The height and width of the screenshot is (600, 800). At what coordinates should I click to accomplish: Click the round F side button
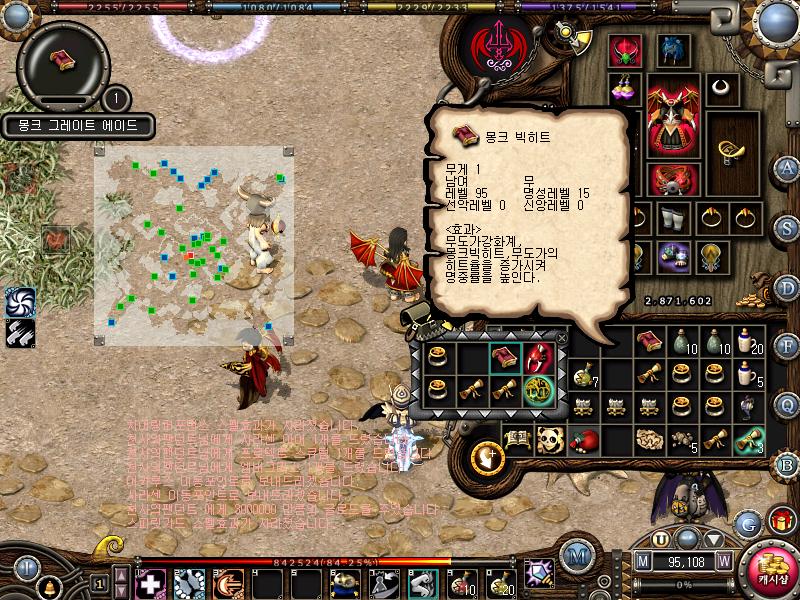[x=787, y=347]
